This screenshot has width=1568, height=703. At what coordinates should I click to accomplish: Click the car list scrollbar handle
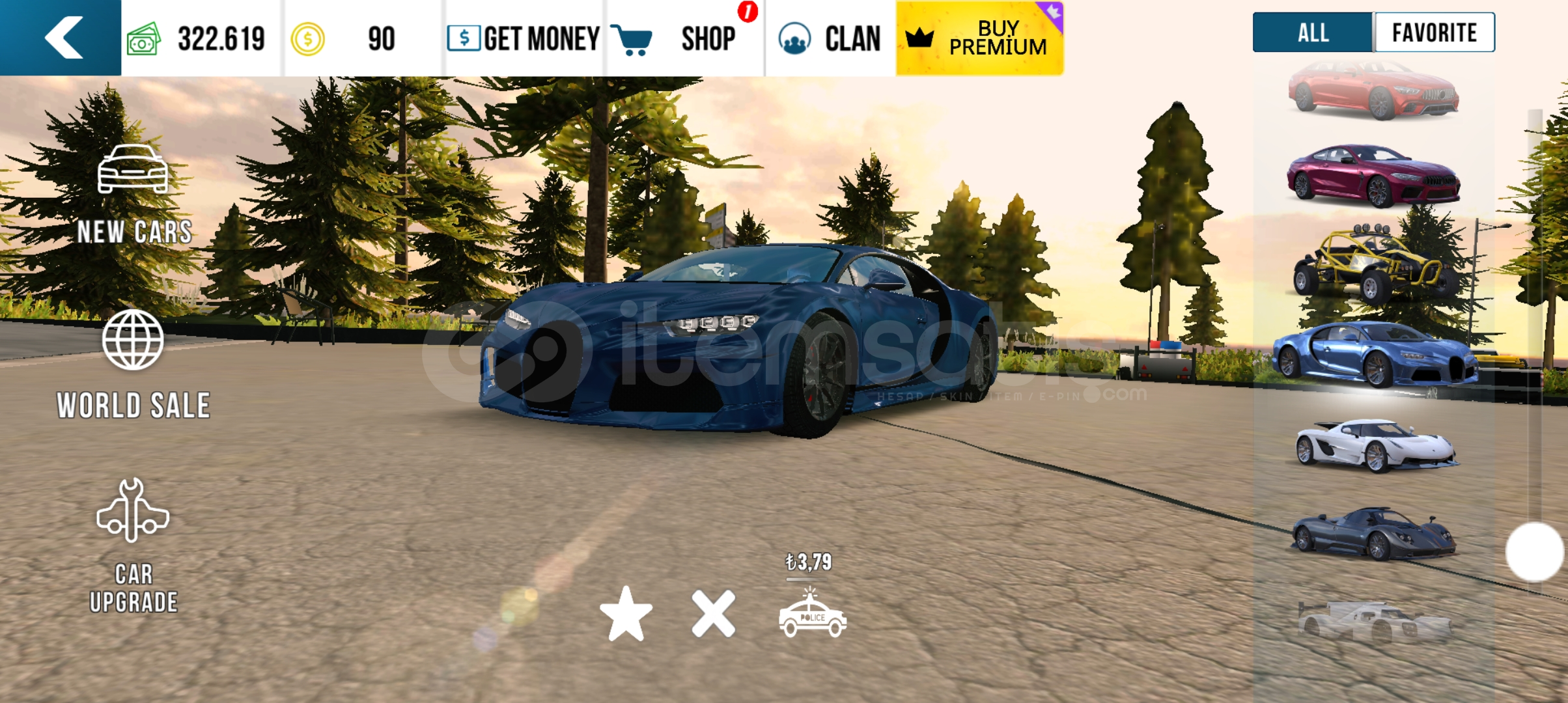[1534, 551]
